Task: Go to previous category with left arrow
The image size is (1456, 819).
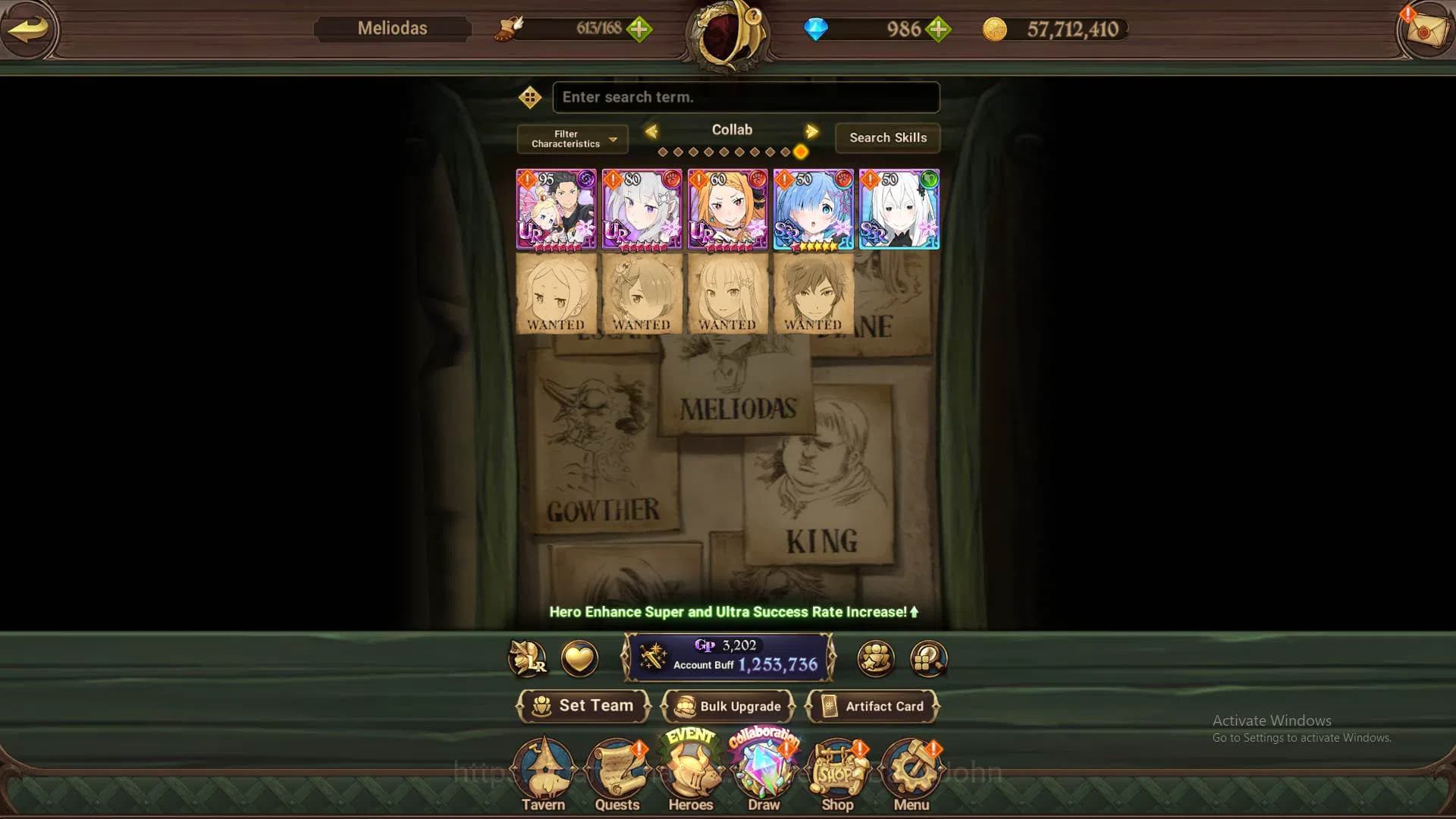Action: pos(651,130)
